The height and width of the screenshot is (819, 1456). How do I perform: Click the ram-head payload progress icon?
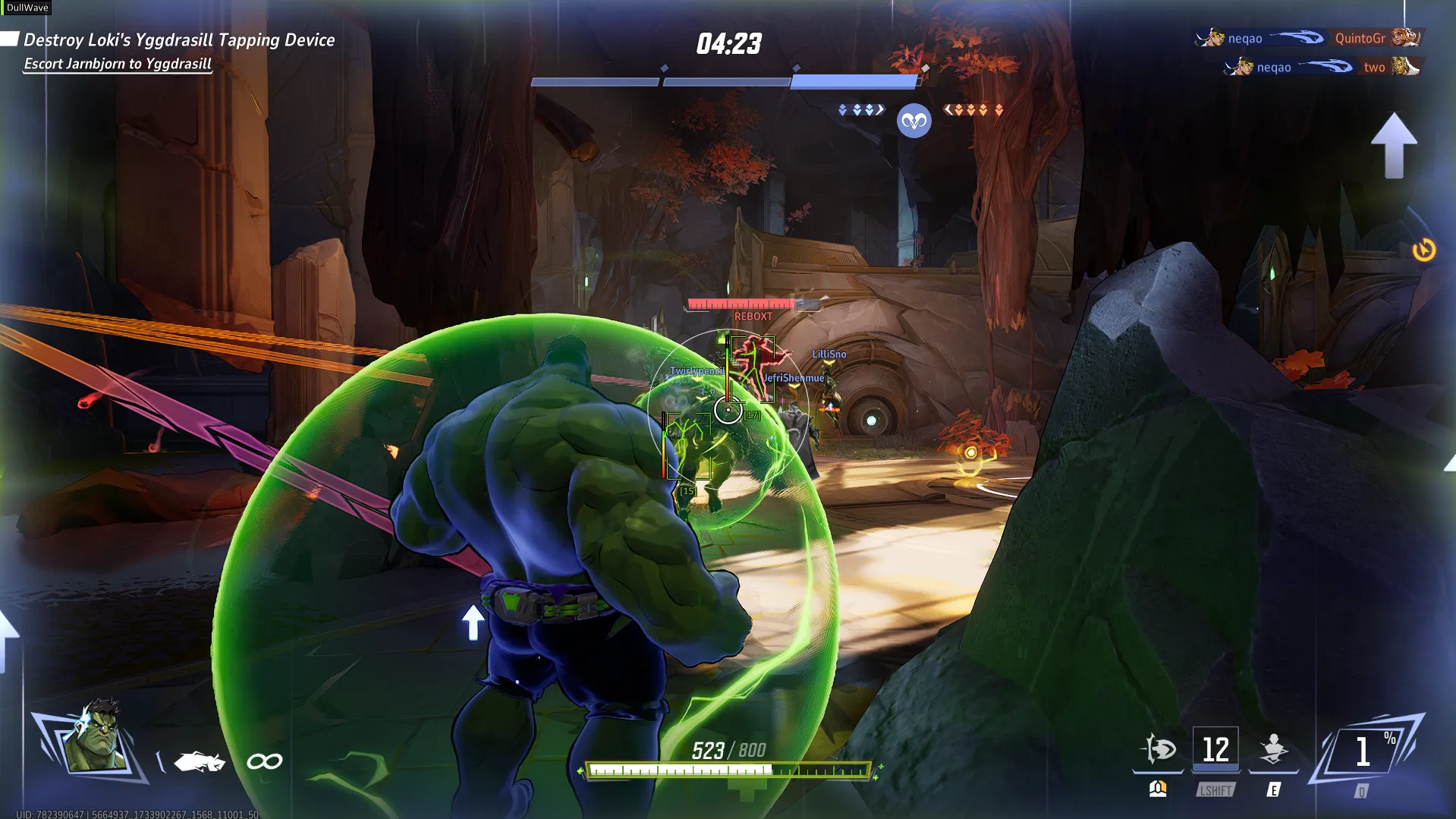click(914, 121)
